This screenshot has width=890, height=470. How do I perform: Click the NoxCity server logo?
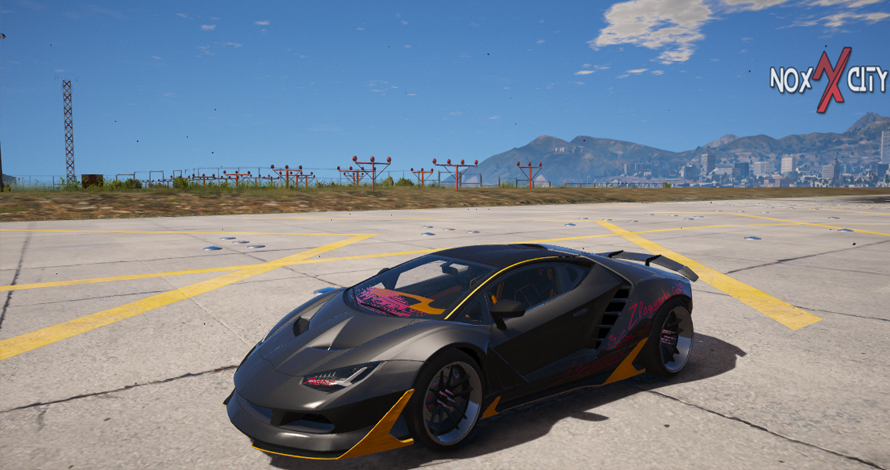point(828,80)
